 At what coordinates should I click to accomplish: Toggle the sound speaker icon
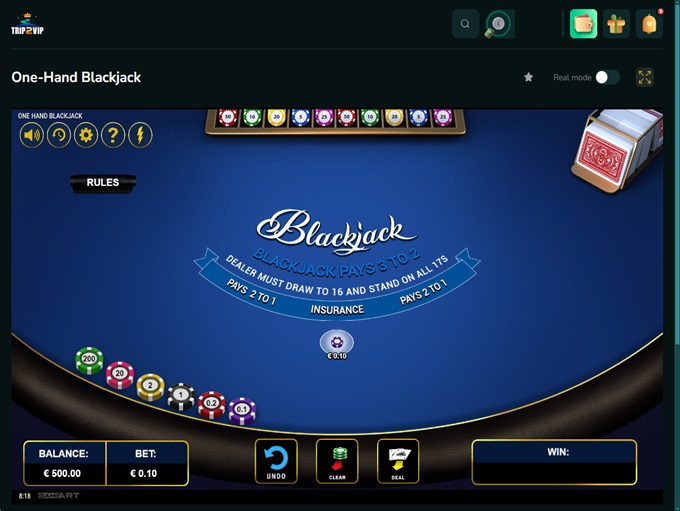click(32, 135)
